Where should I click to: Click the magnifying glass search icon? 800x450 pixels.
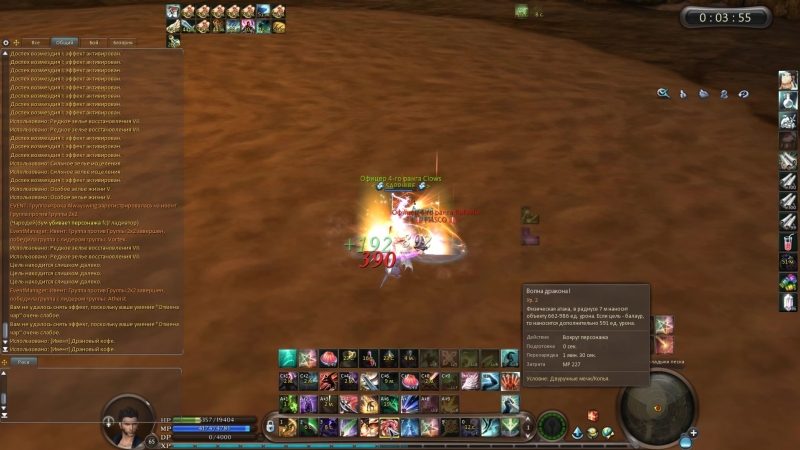(662, 94)
